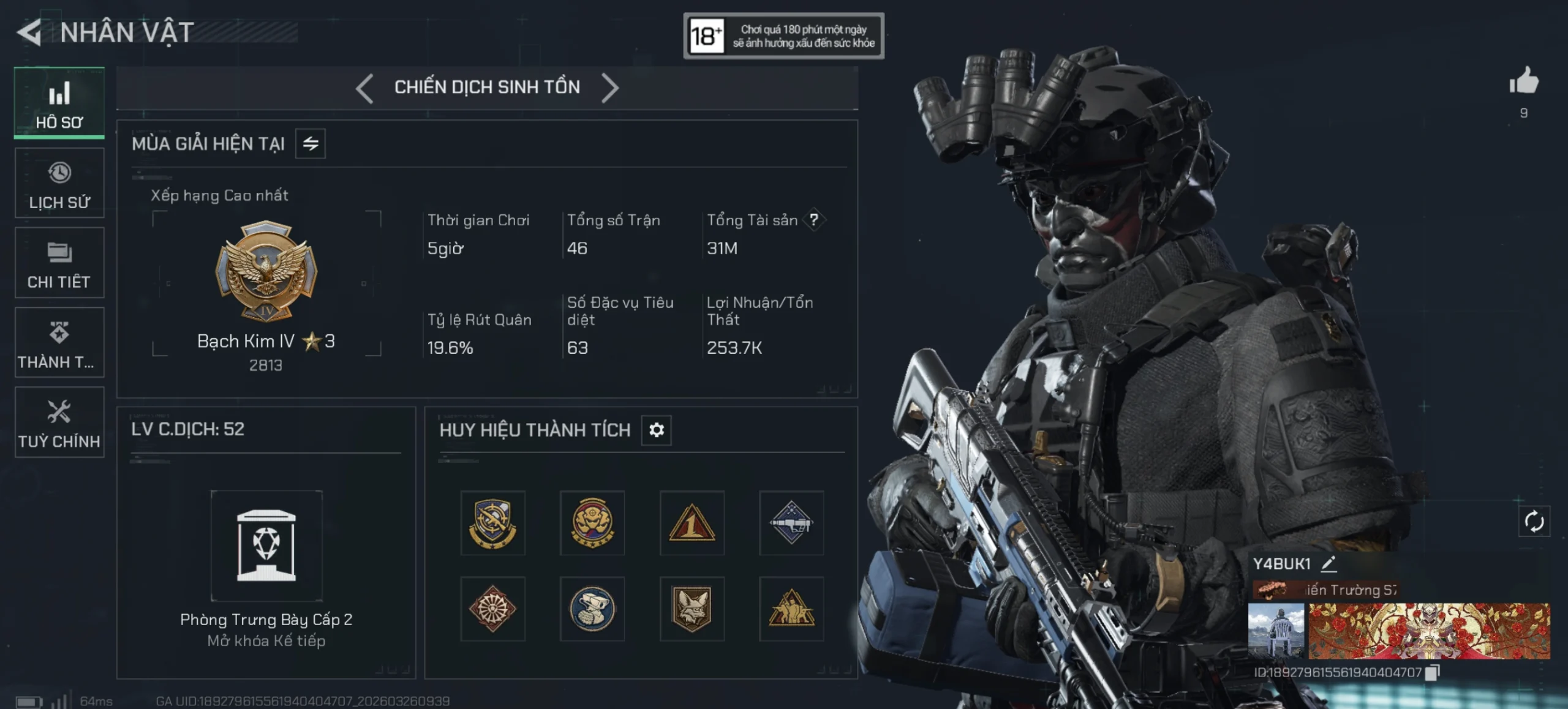
Task: Give a thumbs-up like to this profile
Action: coord(1524,81)
